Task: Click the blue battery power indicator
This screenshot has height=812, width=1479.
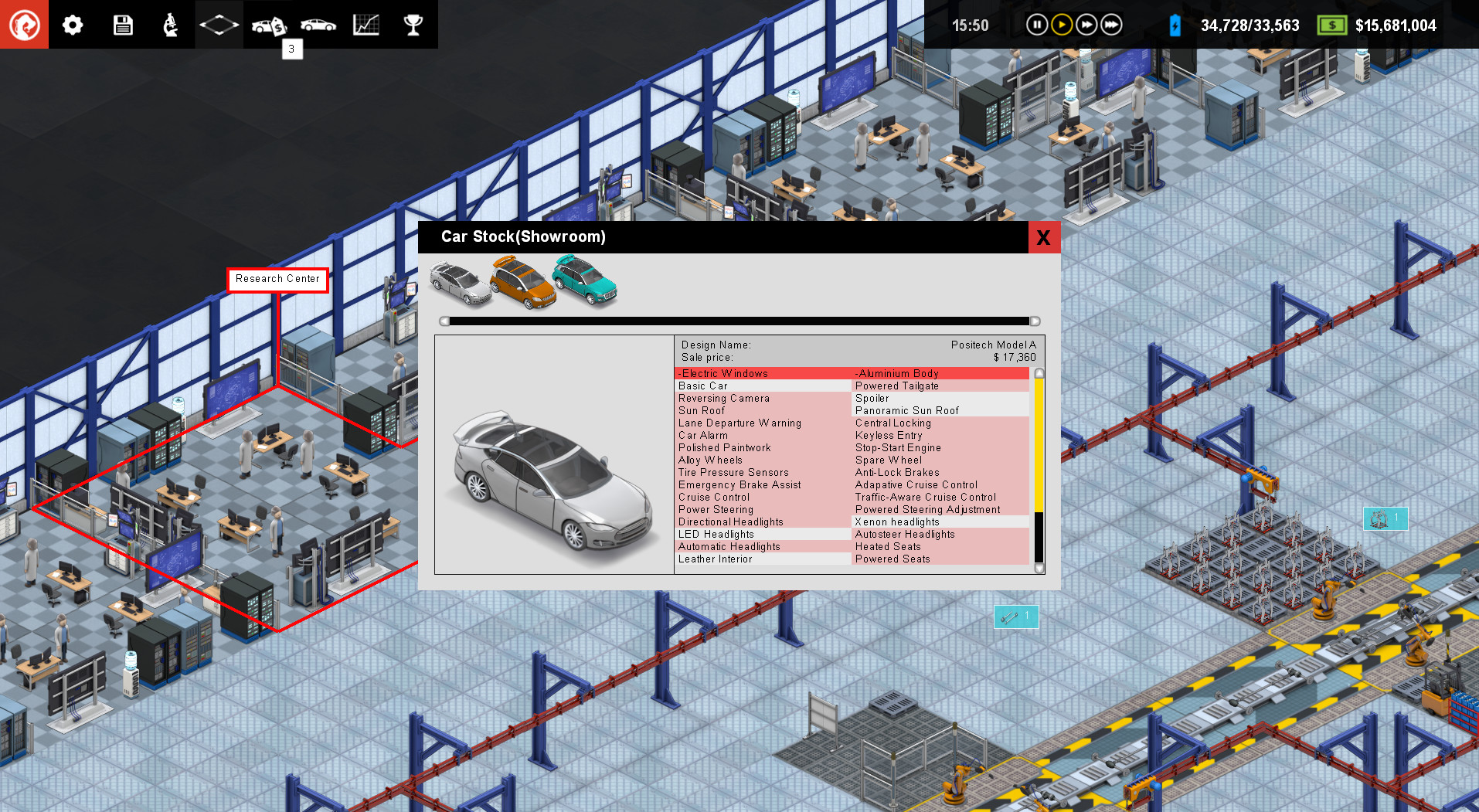Action: [1175, 25]
